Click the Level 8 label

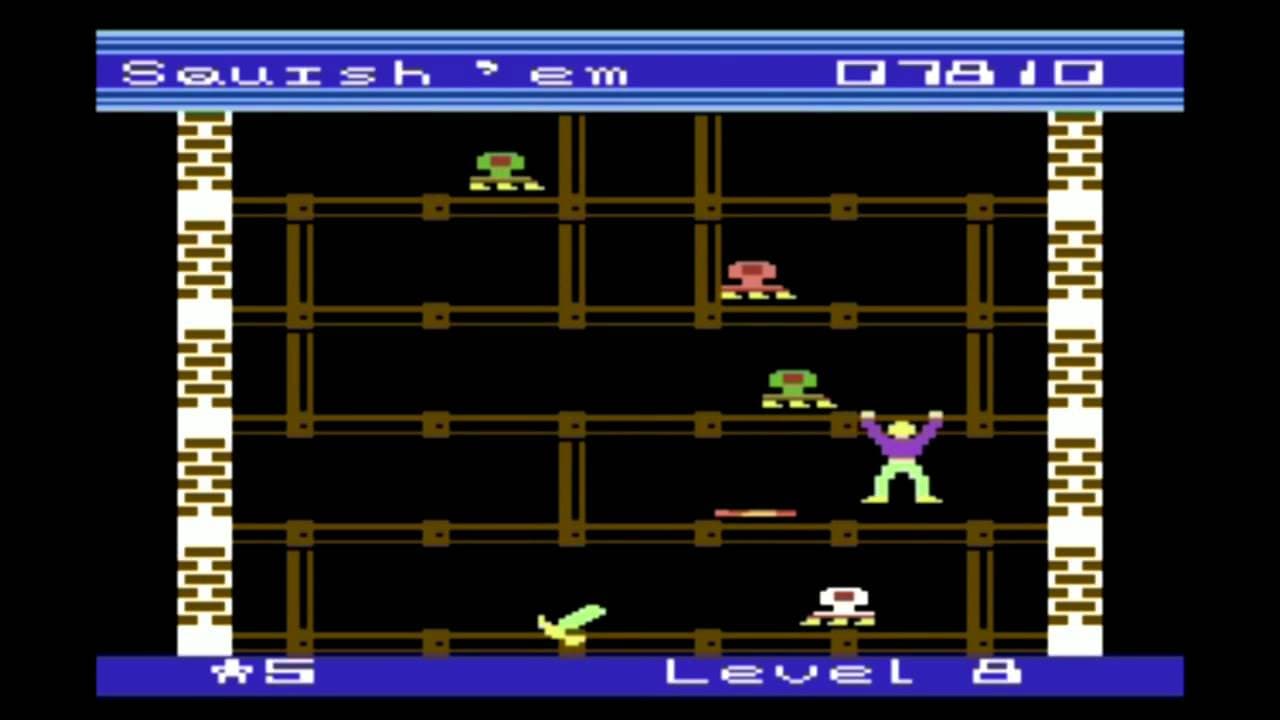pos(840,672)
